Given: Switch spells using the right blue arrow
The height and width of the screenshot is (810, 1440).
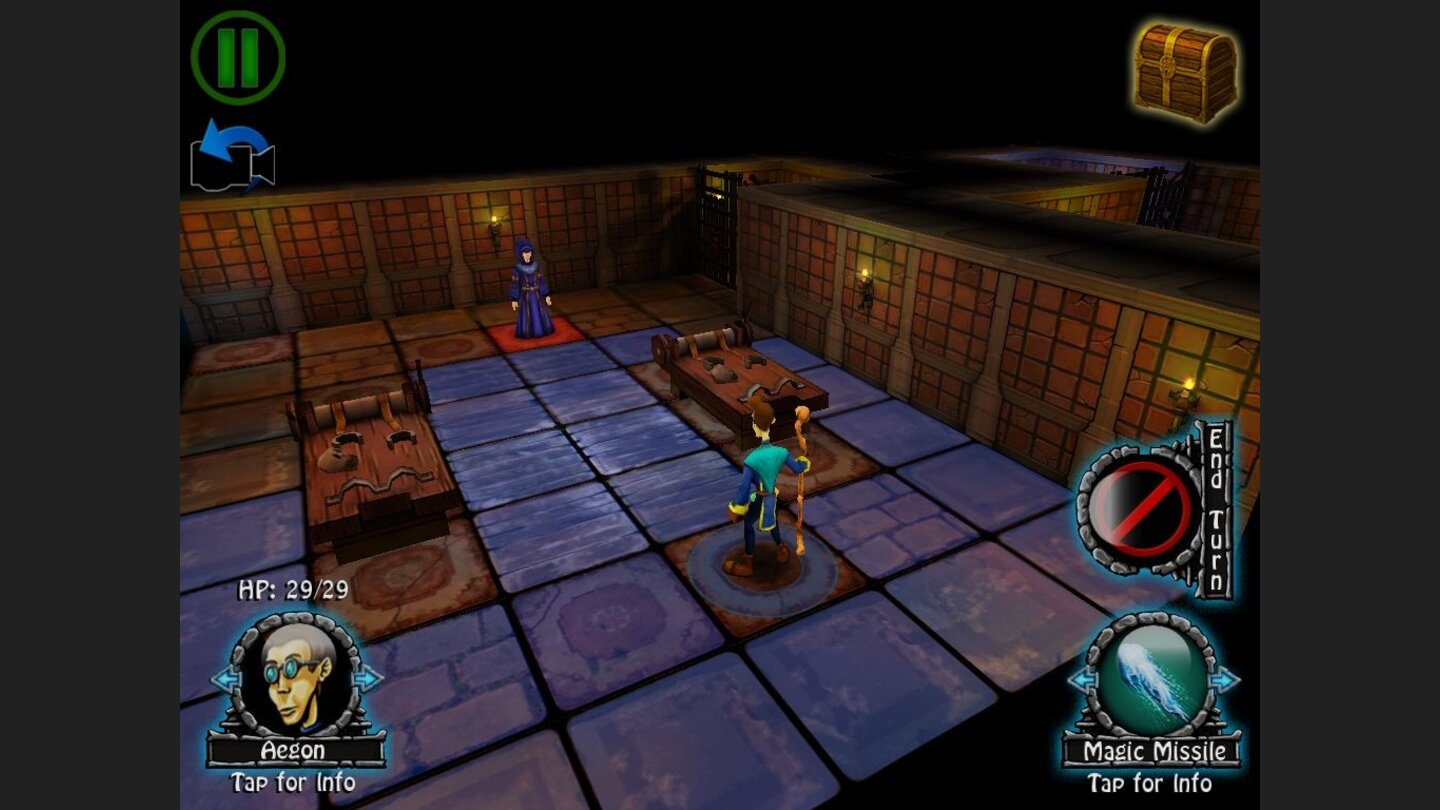Looking at the screenshot, I should click(1228, 681).
